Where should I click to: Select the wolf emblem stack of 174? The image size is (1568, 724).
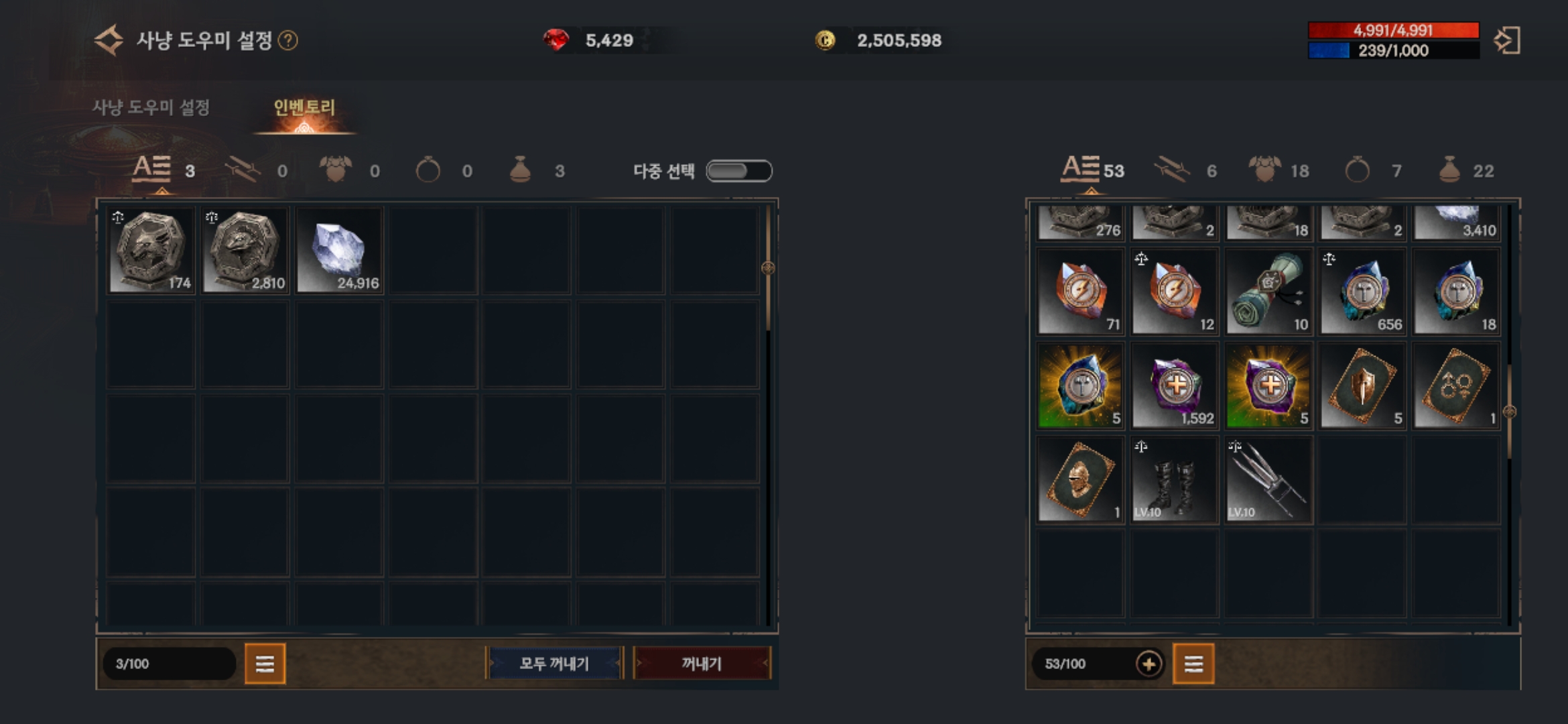151,251
